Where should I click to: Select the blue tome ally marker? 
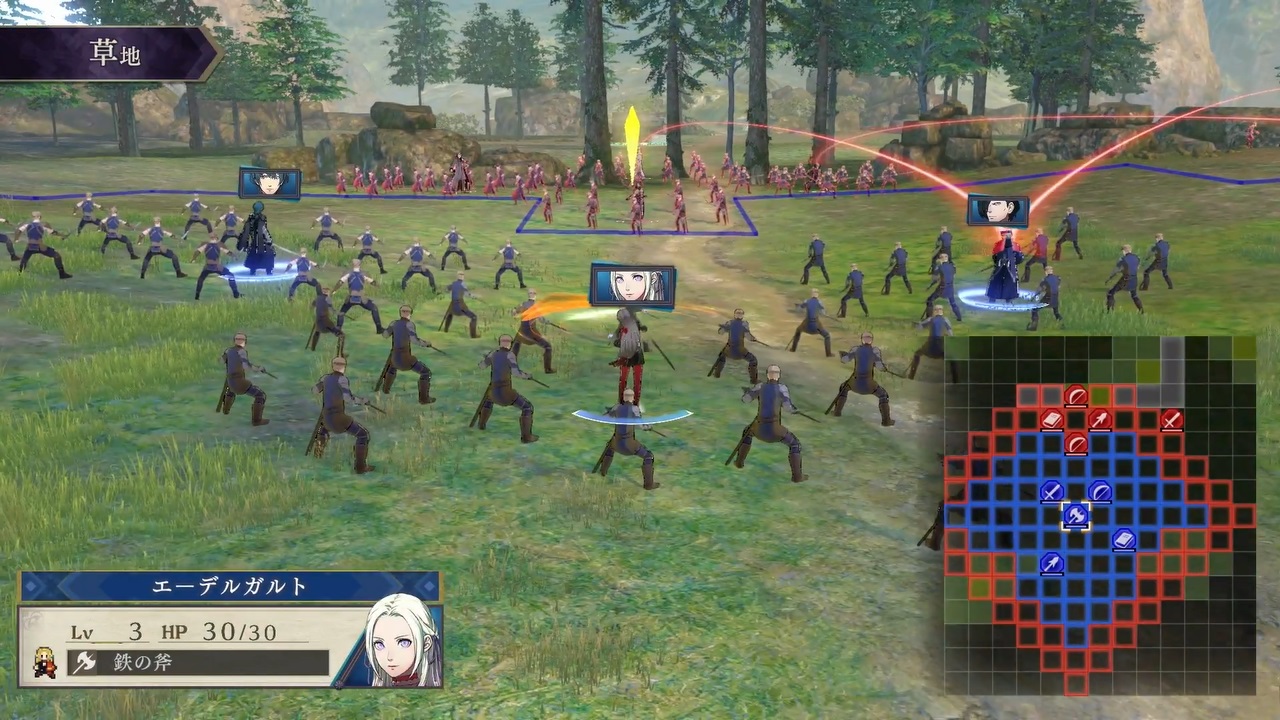1124,540
